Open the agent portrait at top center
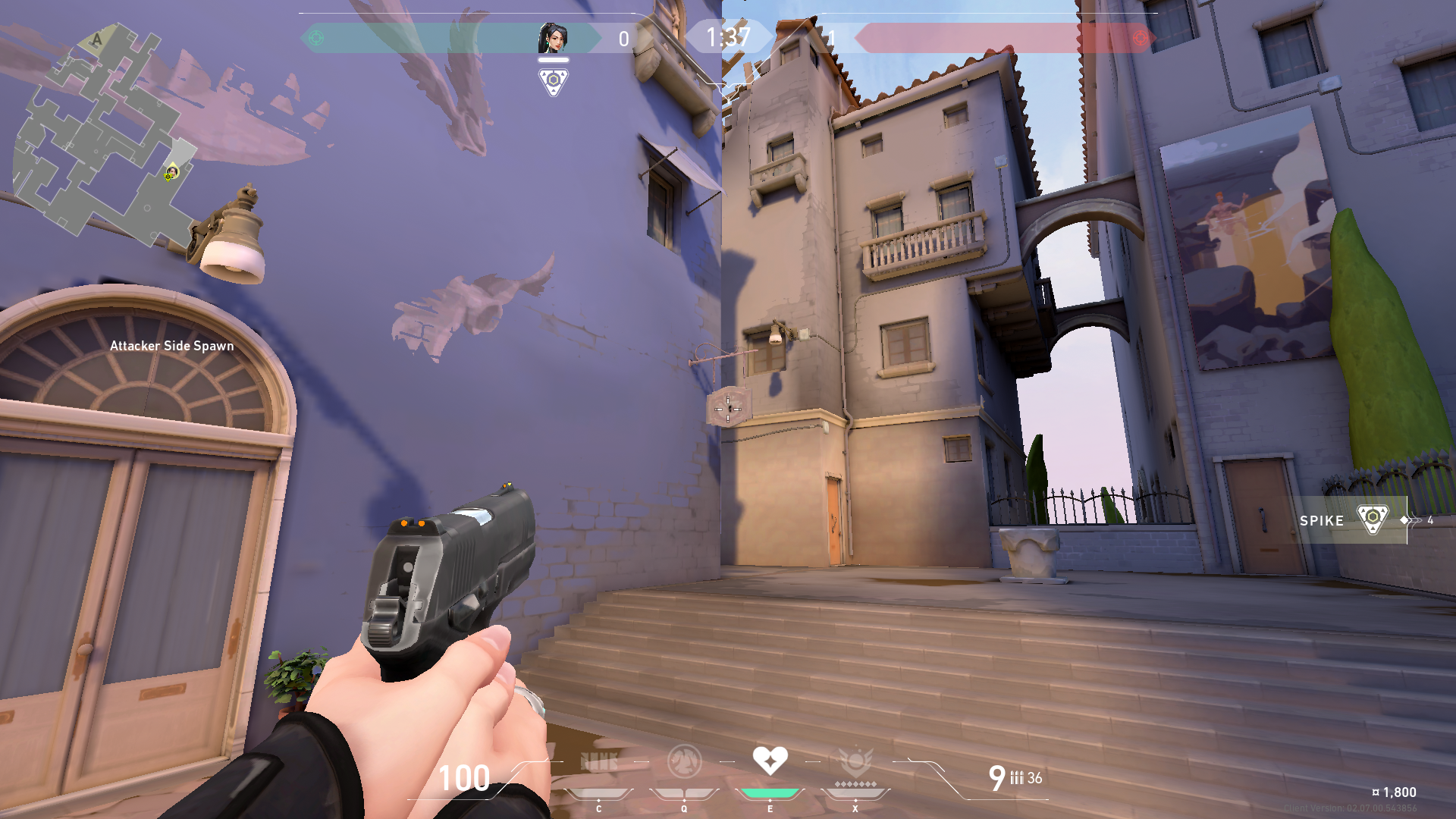Screen dimensions: 1456x819 (554, 36)
